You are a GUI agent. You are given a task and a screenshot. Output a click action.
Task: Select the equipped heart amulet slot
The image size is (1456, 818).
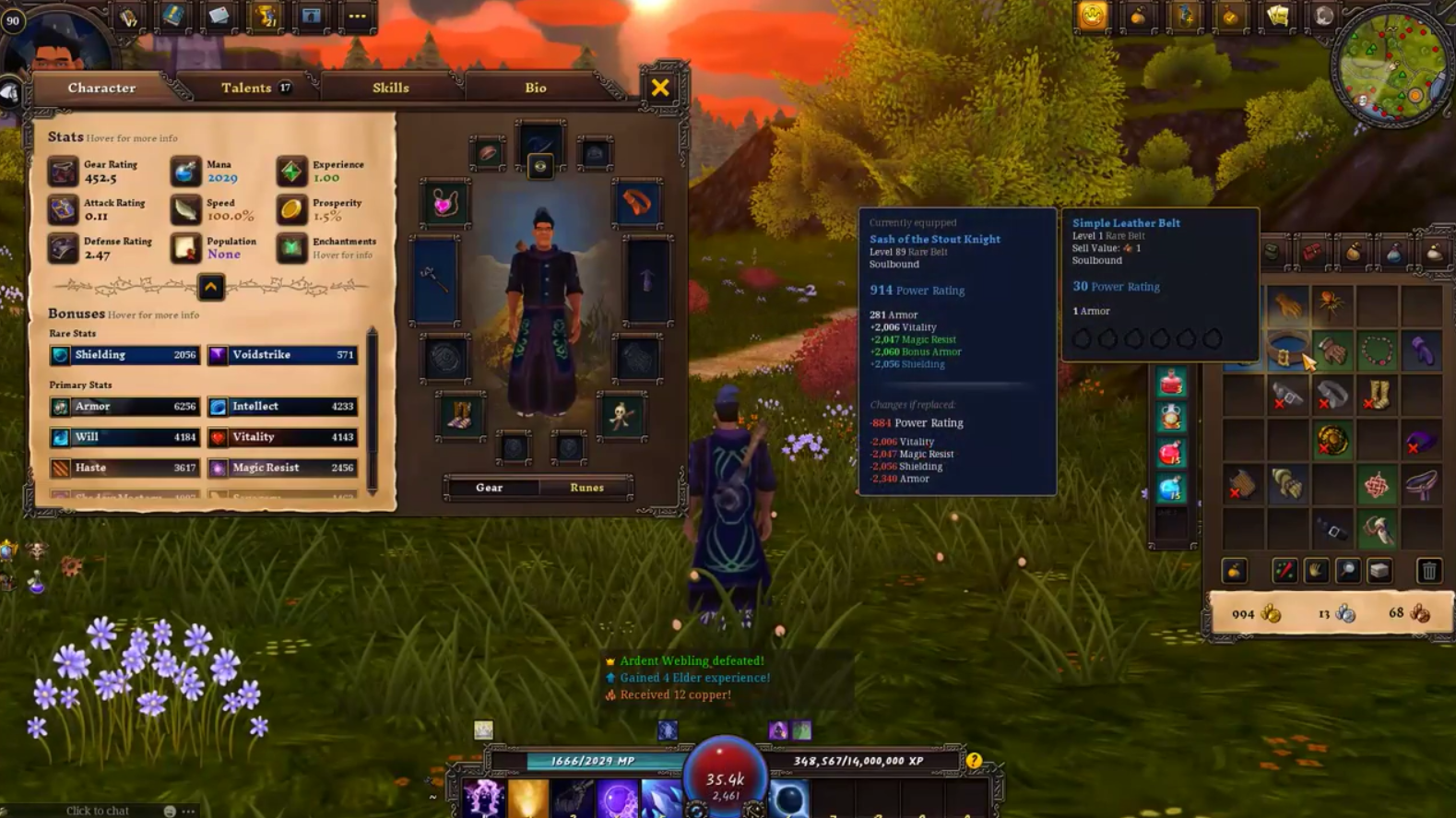pyautogui.click(x=444, y=203)
